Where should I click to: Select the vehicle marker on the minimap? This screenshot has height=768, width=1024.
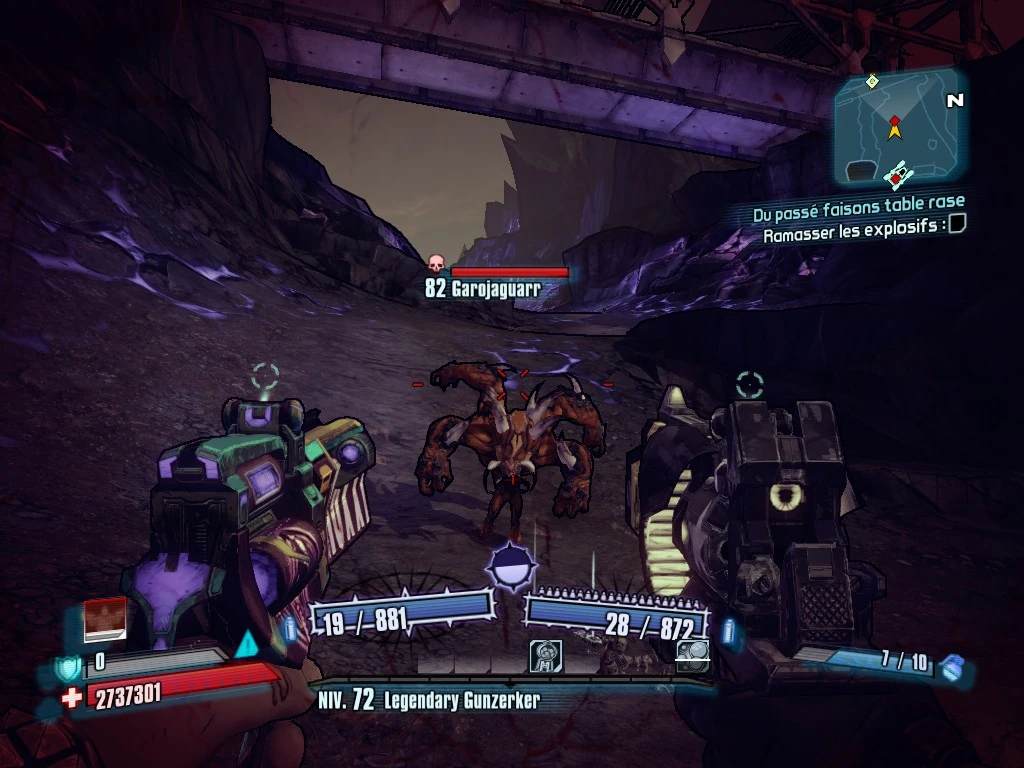tap(896, 174)
